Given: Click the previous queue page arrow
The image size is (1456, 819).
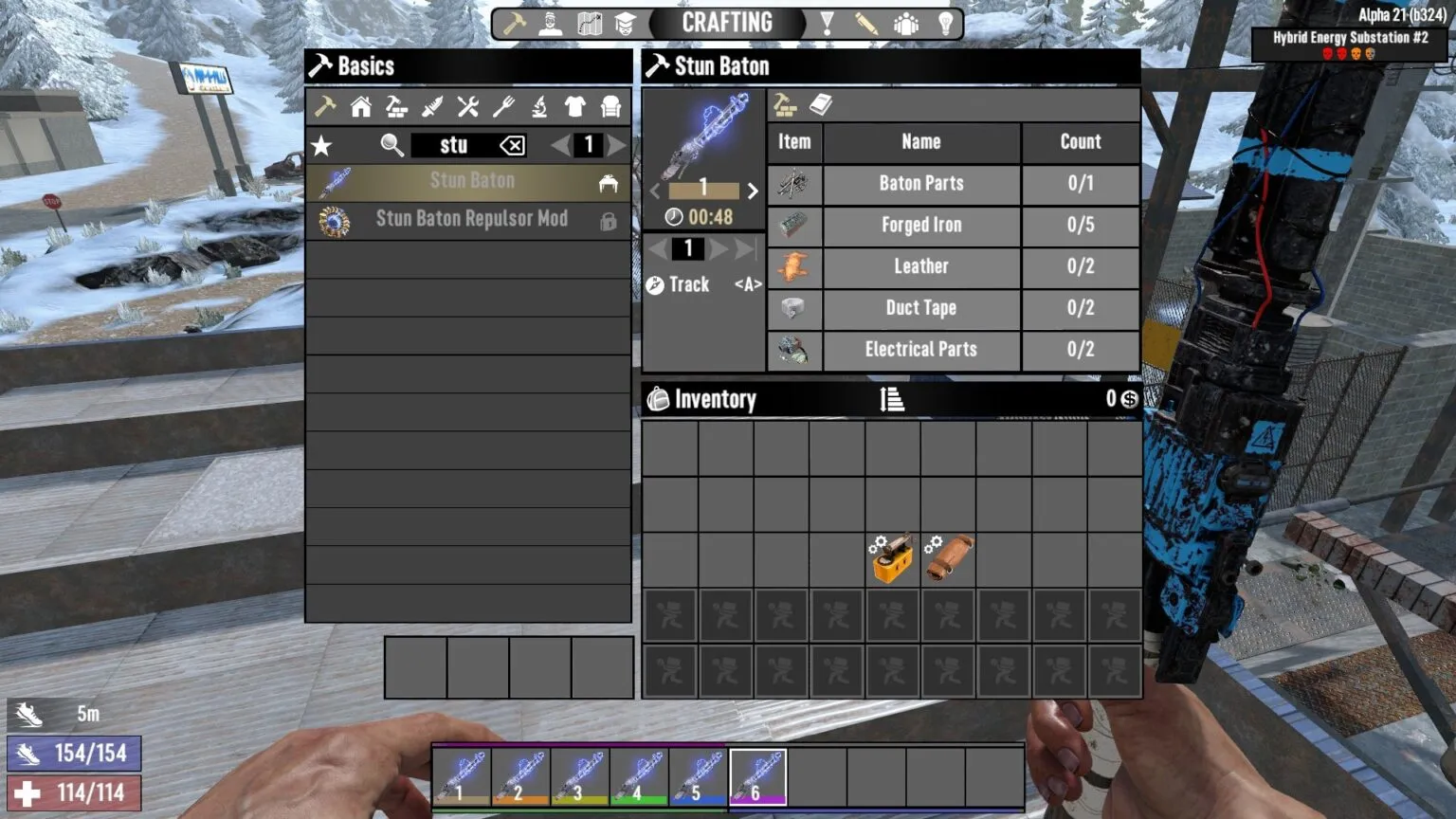Looking at the screenshot, I should click(655, 248).
